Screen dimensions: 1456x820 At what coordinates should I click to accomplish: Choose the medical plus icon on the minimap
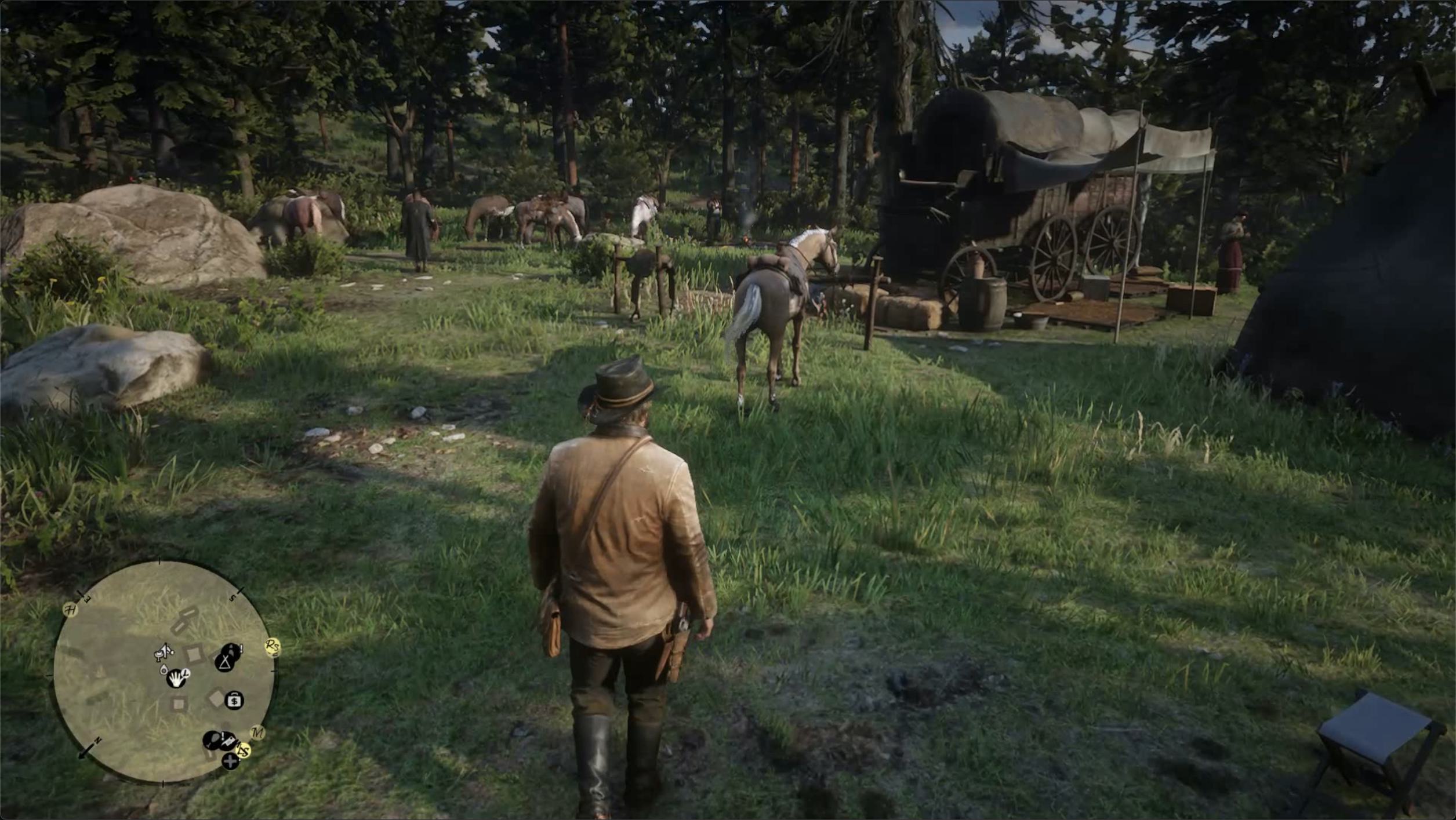point(230,761)
